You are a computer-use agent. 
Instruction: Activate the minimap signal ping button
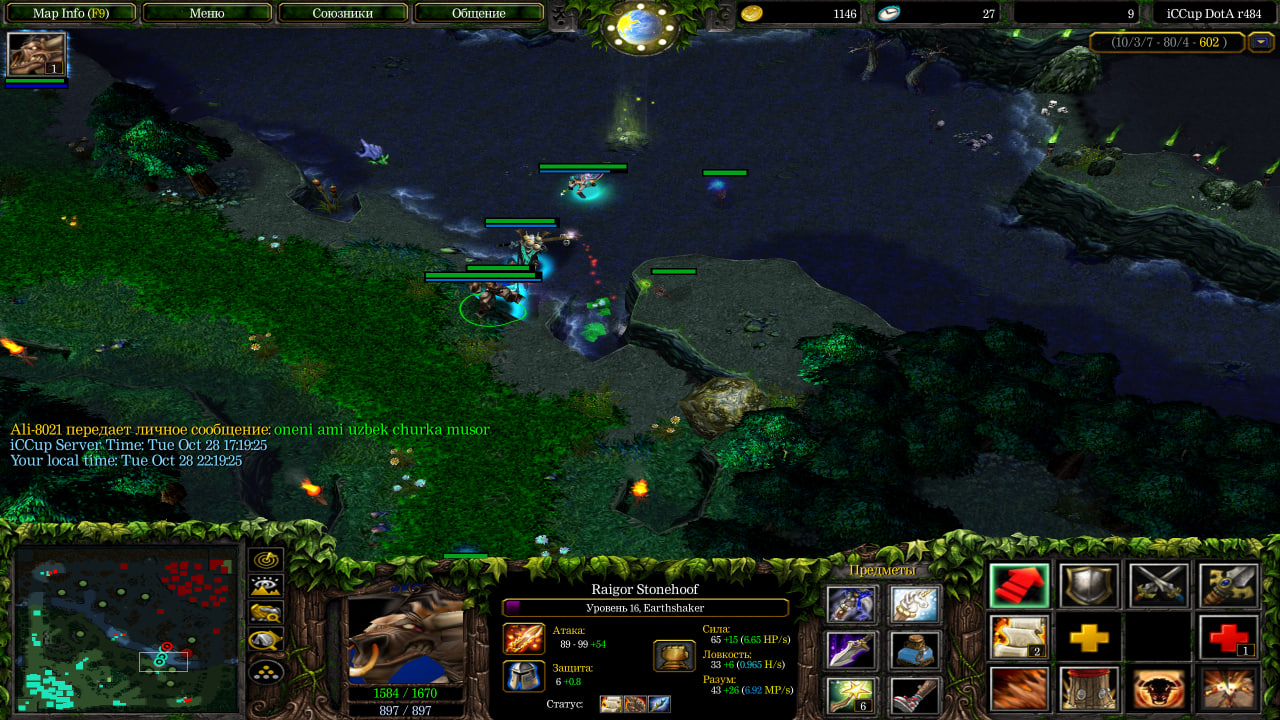tap(267, 560)
